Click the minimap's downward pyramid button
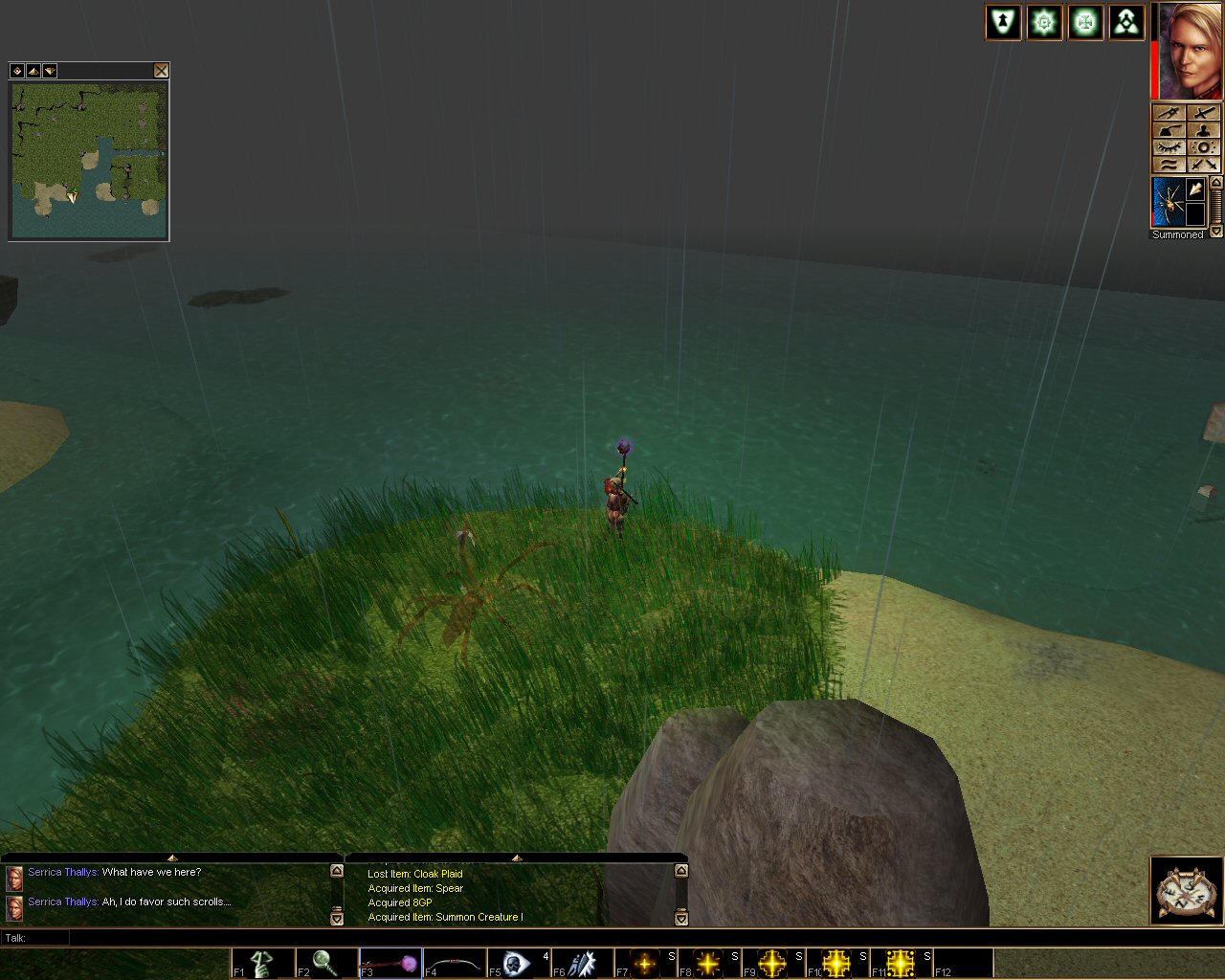The width and height of the screenshot is (1225, 980). pyautogui.click(x=49, y=71)
